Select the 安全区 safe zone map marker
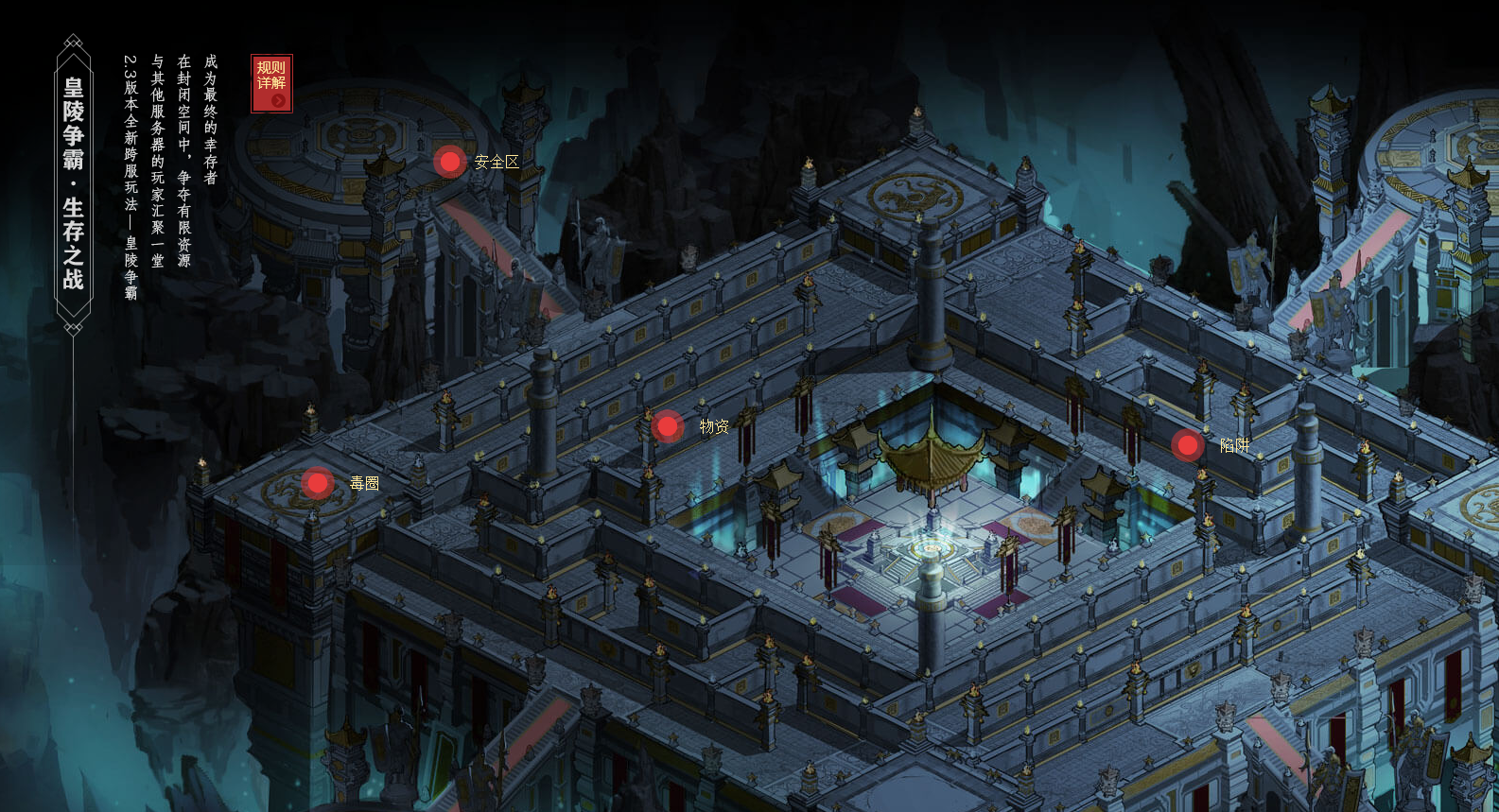 (450, 162)
